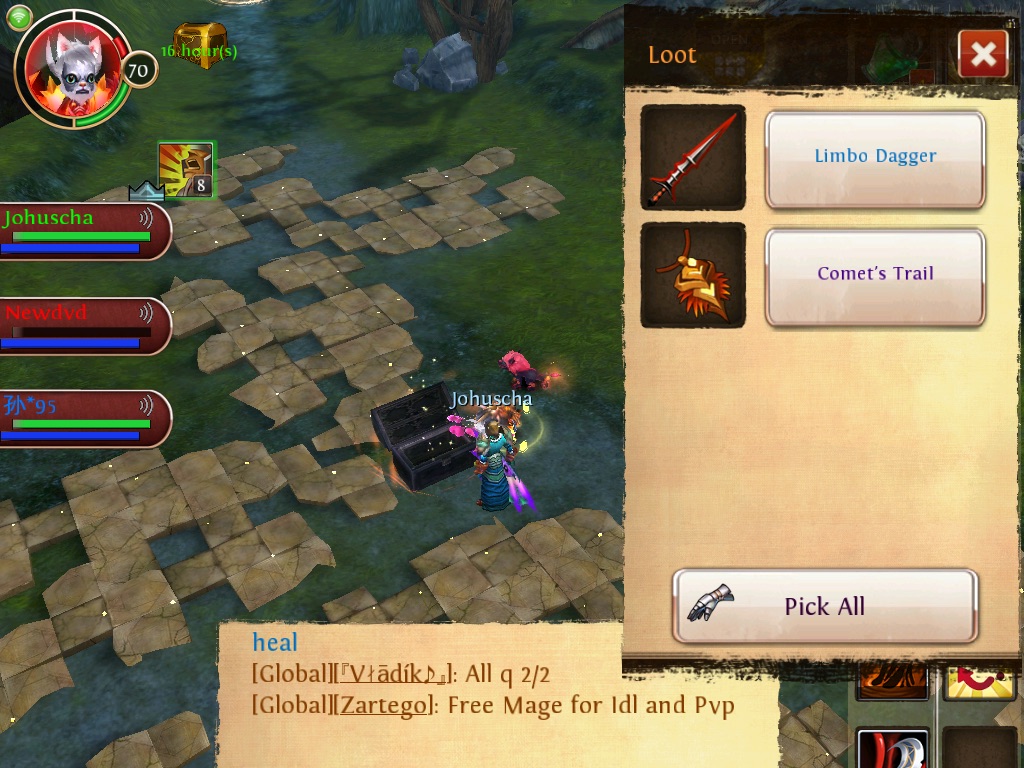
Task: Pick All loot items
Action: click(824, 606)
